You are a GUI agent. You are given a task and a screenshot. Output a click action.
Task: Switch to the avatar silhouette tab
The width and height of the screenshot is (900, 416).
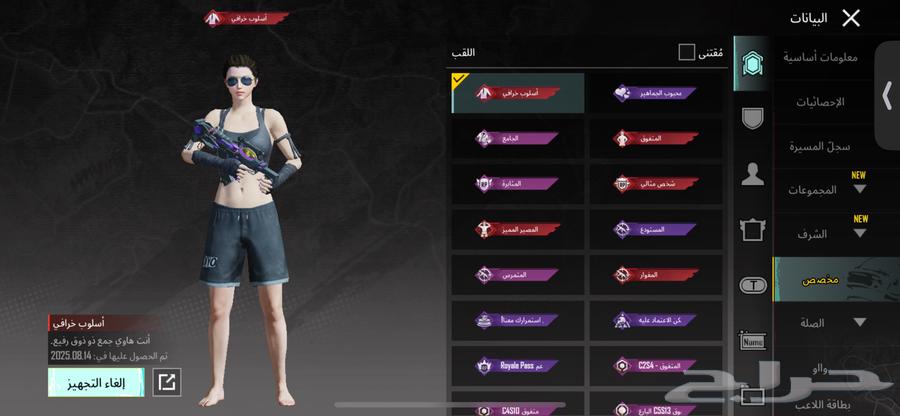click(x=752, y=175)
